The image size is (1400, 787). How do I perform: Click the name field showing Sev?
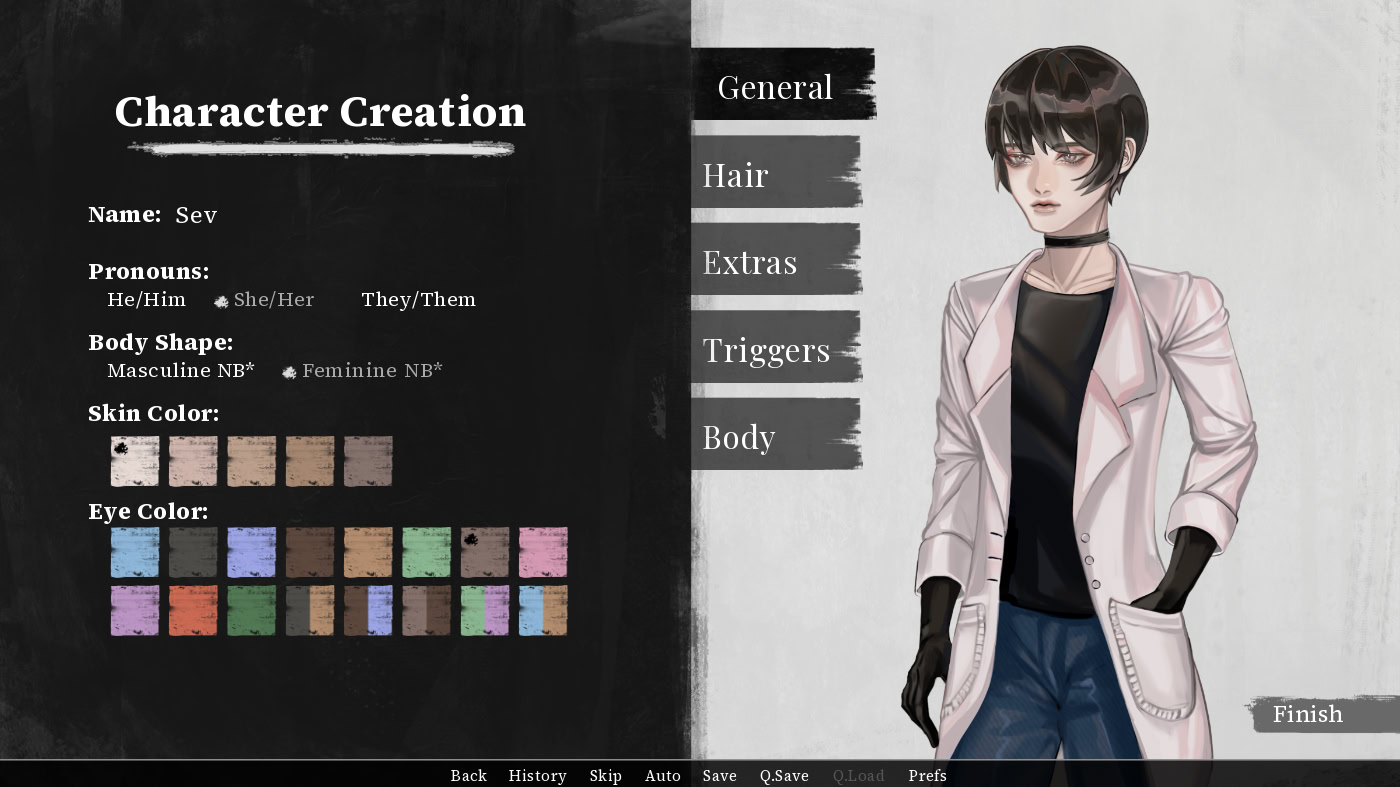[196, 215]
